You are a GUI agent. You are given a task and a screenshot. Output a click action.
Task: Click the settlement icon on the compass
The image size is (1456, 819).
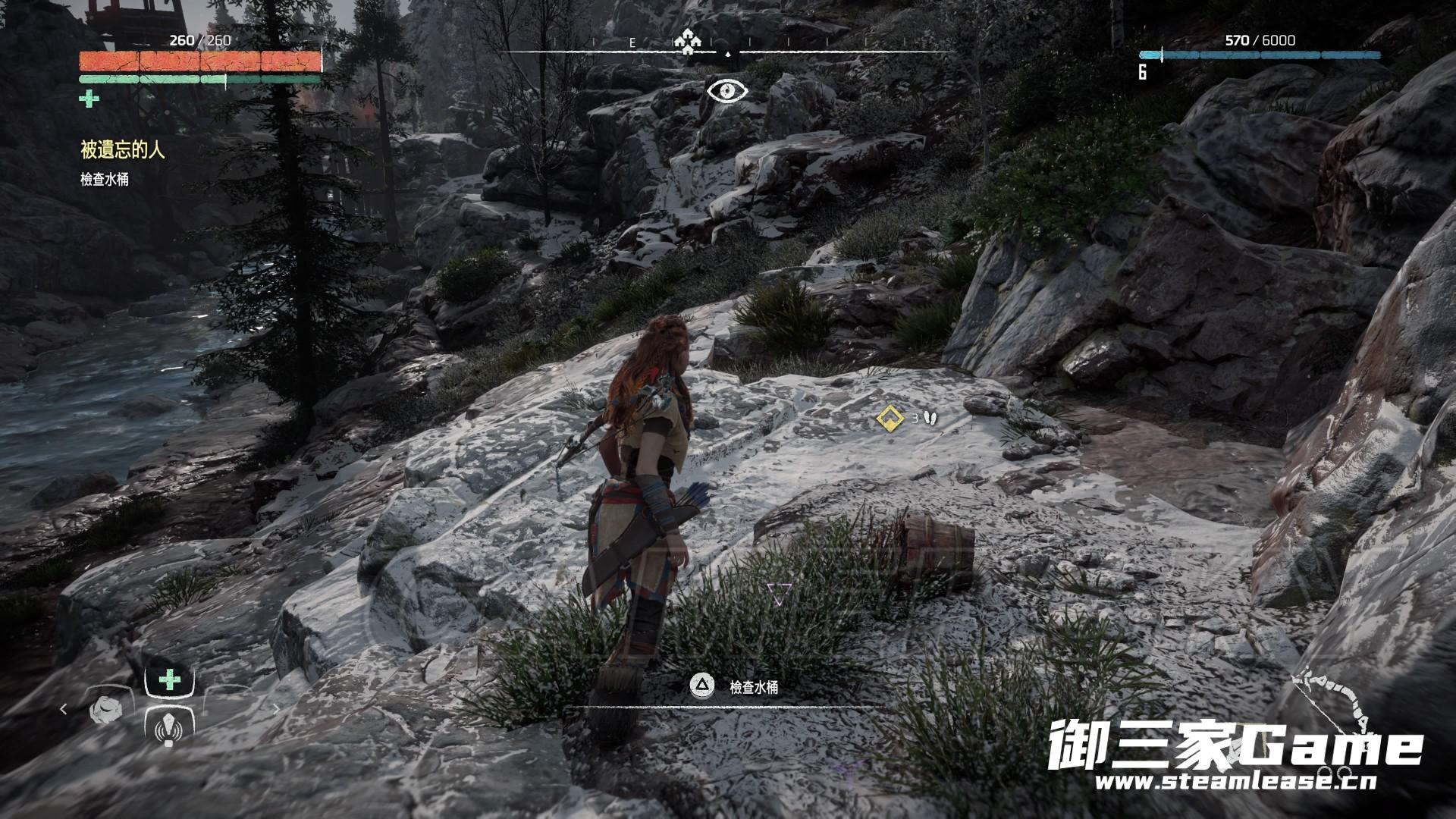(687, 42)
